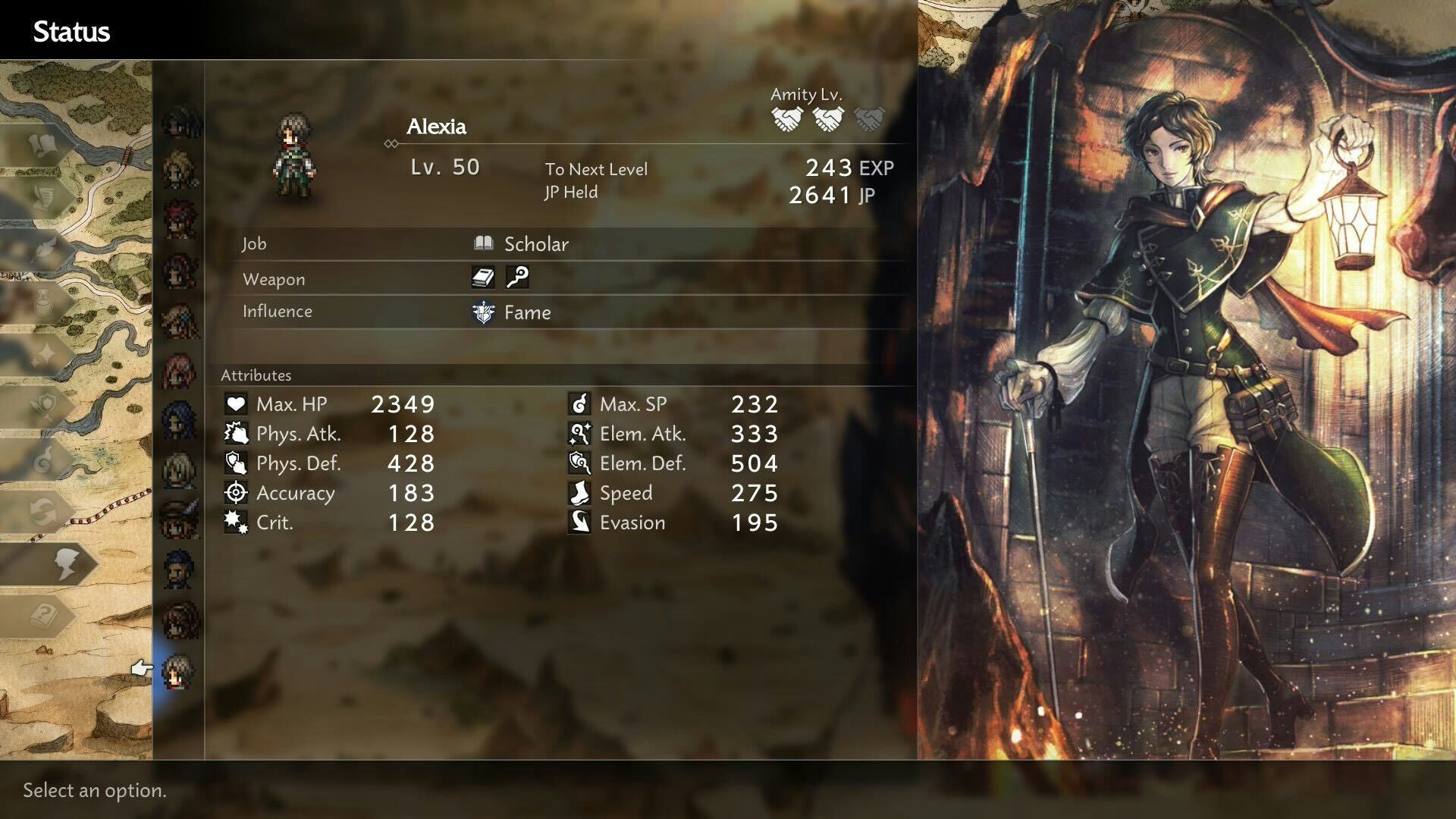Select the tome weapon icon

483,278
